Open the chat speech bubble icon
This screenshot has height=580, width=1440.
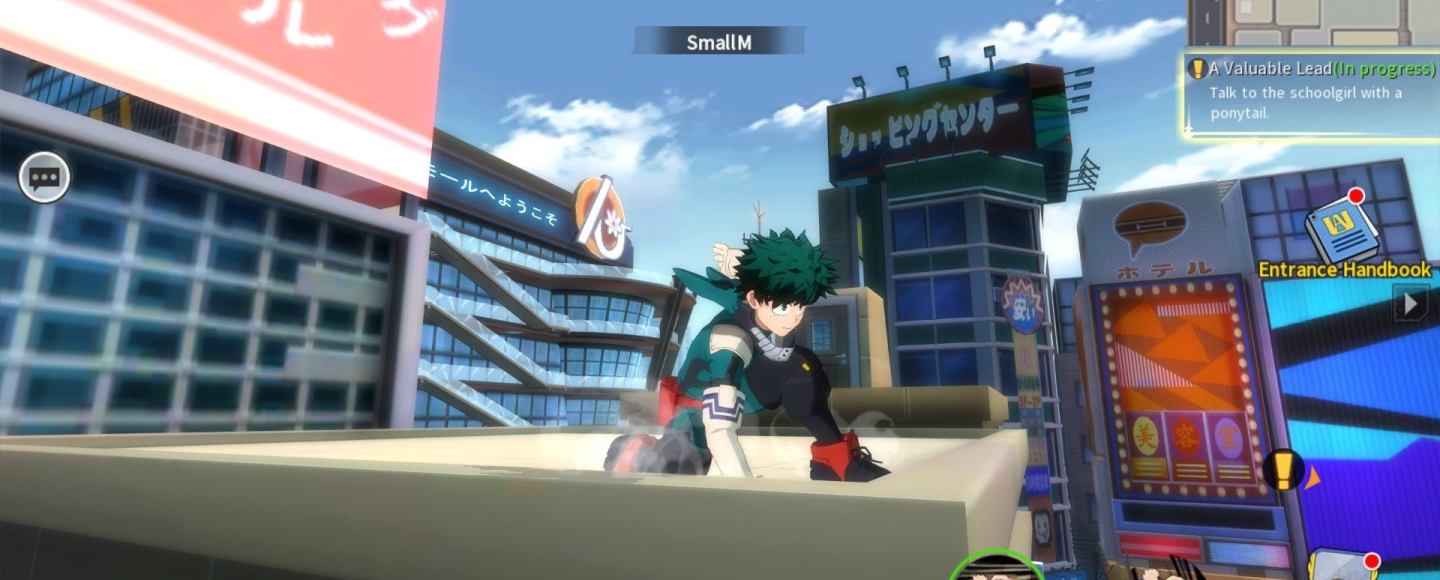pos(44,179)
